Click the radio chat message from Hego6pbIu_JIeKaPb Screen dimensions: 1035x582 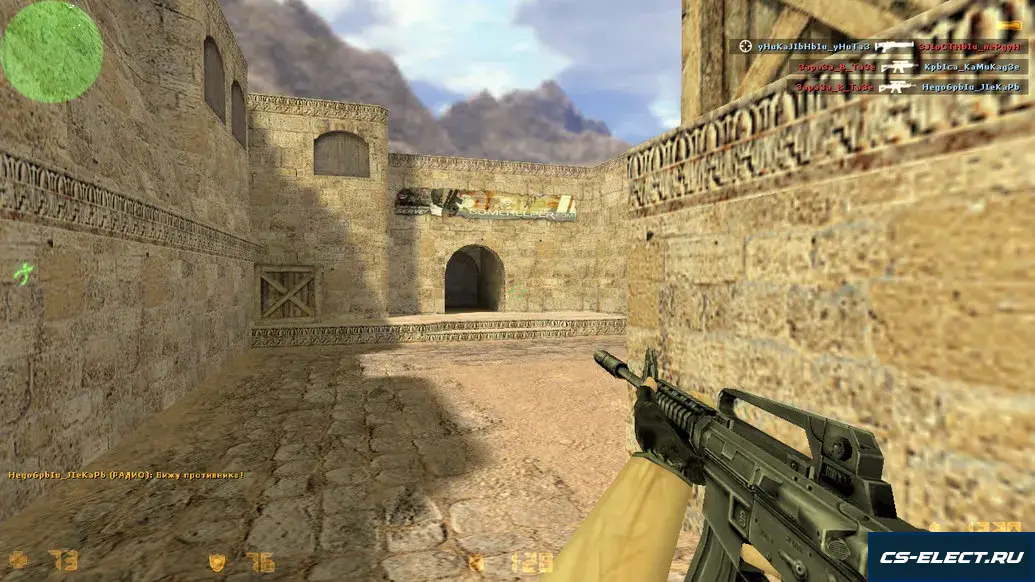click(126, 475)
